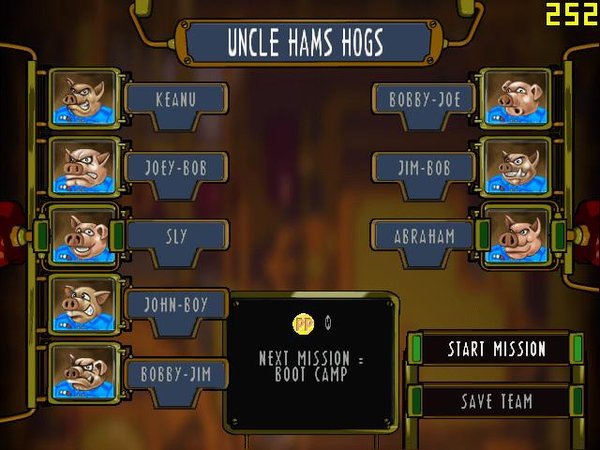Select the Keanu name plate
This screenshot has height=450, width=600.
click(x=176, y=99)
